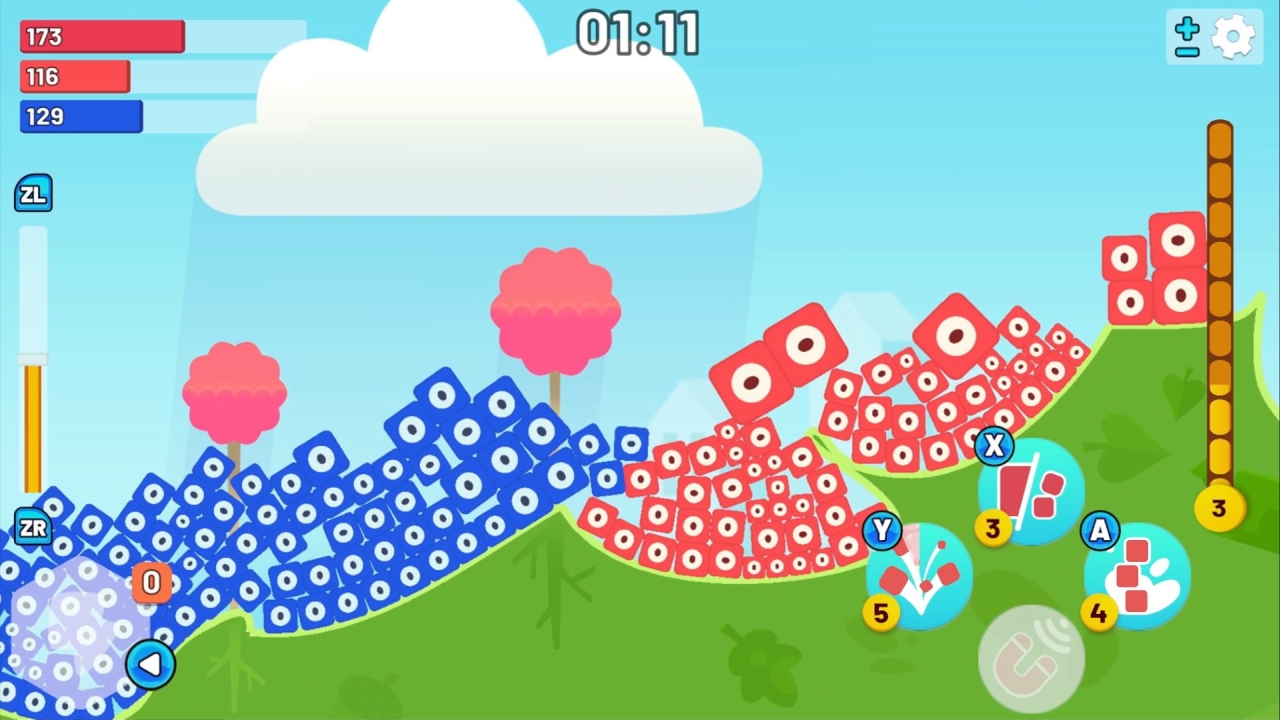Click the 01:11 match timer
The image size is (1280, 720).
point(638,33)
